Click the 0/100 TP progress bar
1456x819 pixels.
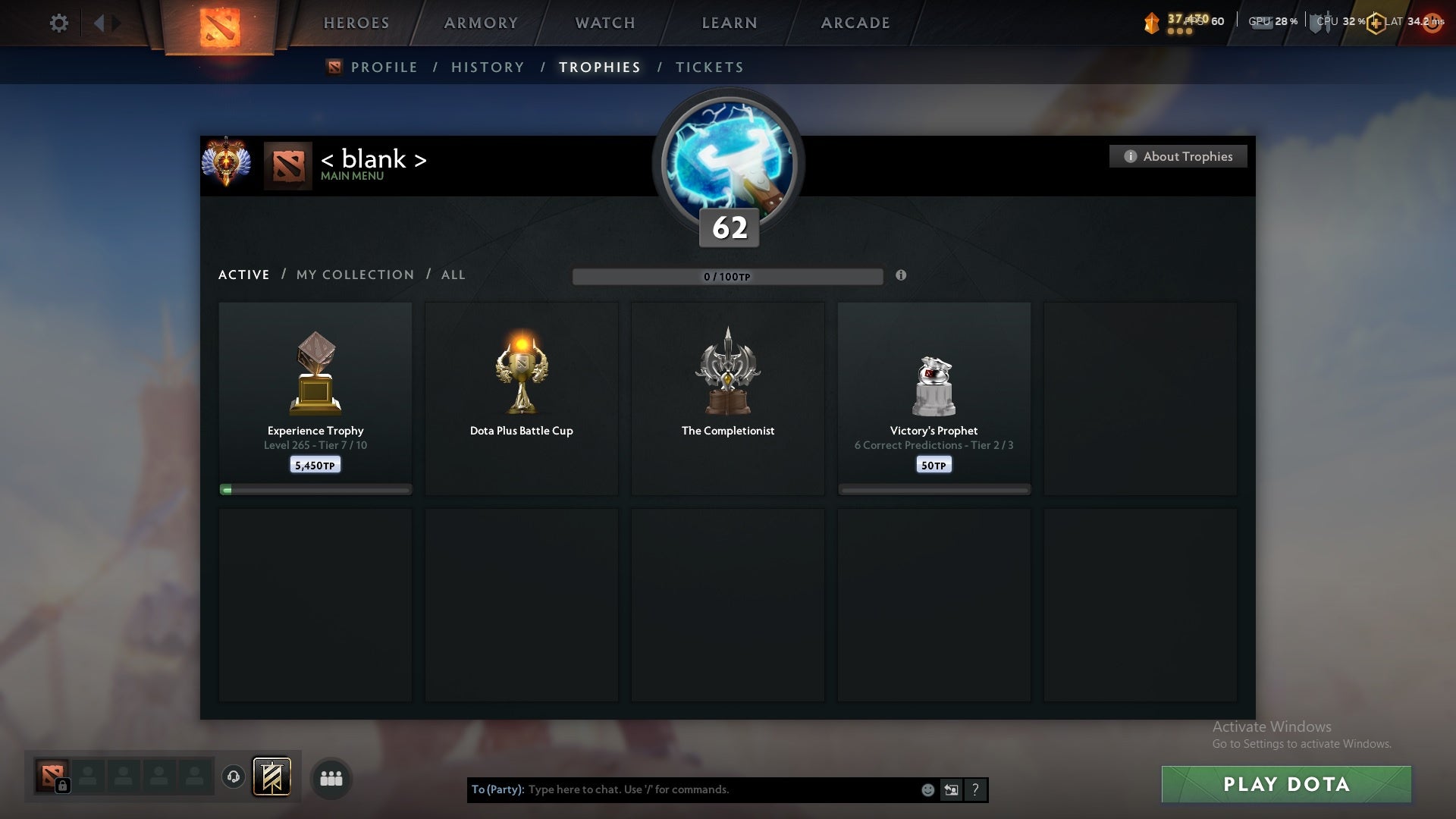tap(728, 276)
